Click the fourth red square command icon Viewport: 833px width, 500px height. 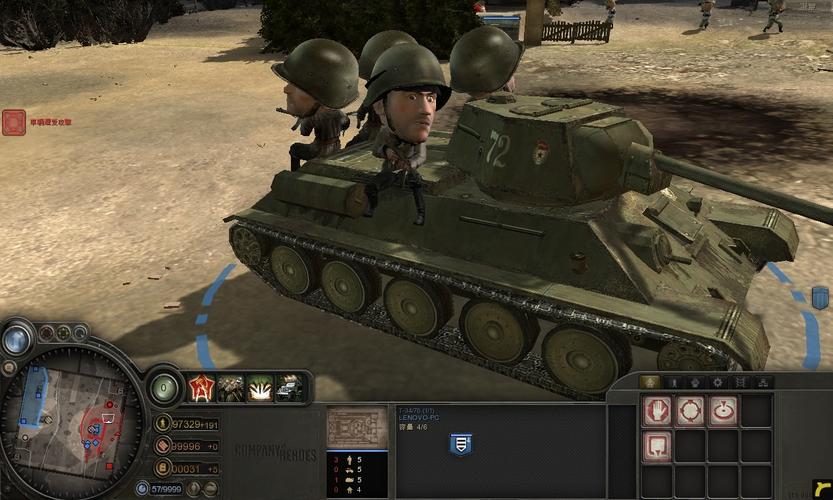[x=656, y=444]
